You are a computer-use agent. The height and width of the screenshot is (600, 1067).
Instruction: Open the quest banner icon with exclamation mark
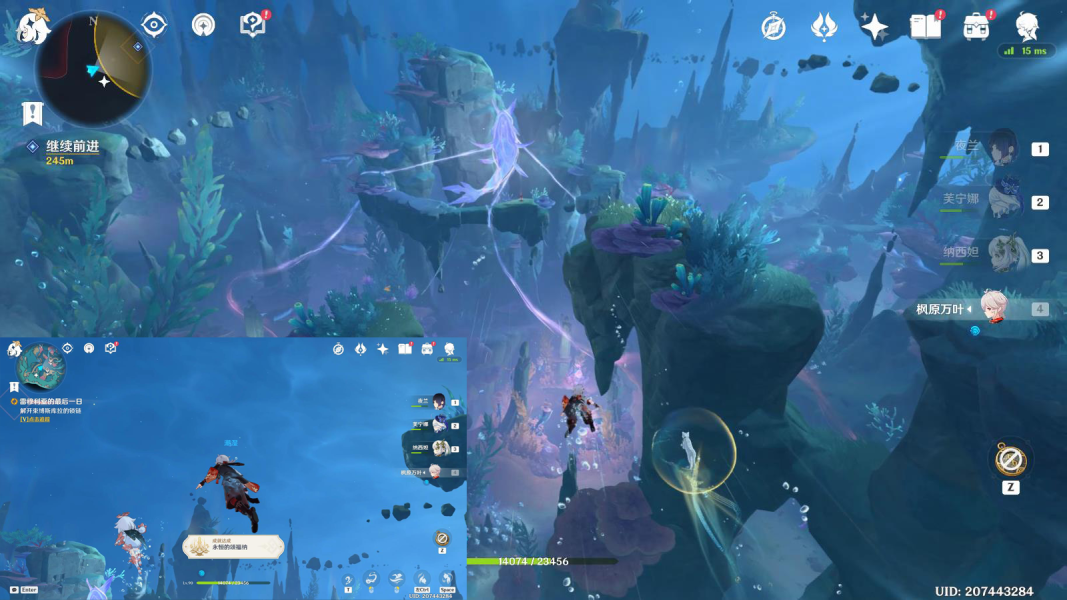pyautogui.click(x=32, y=114)
